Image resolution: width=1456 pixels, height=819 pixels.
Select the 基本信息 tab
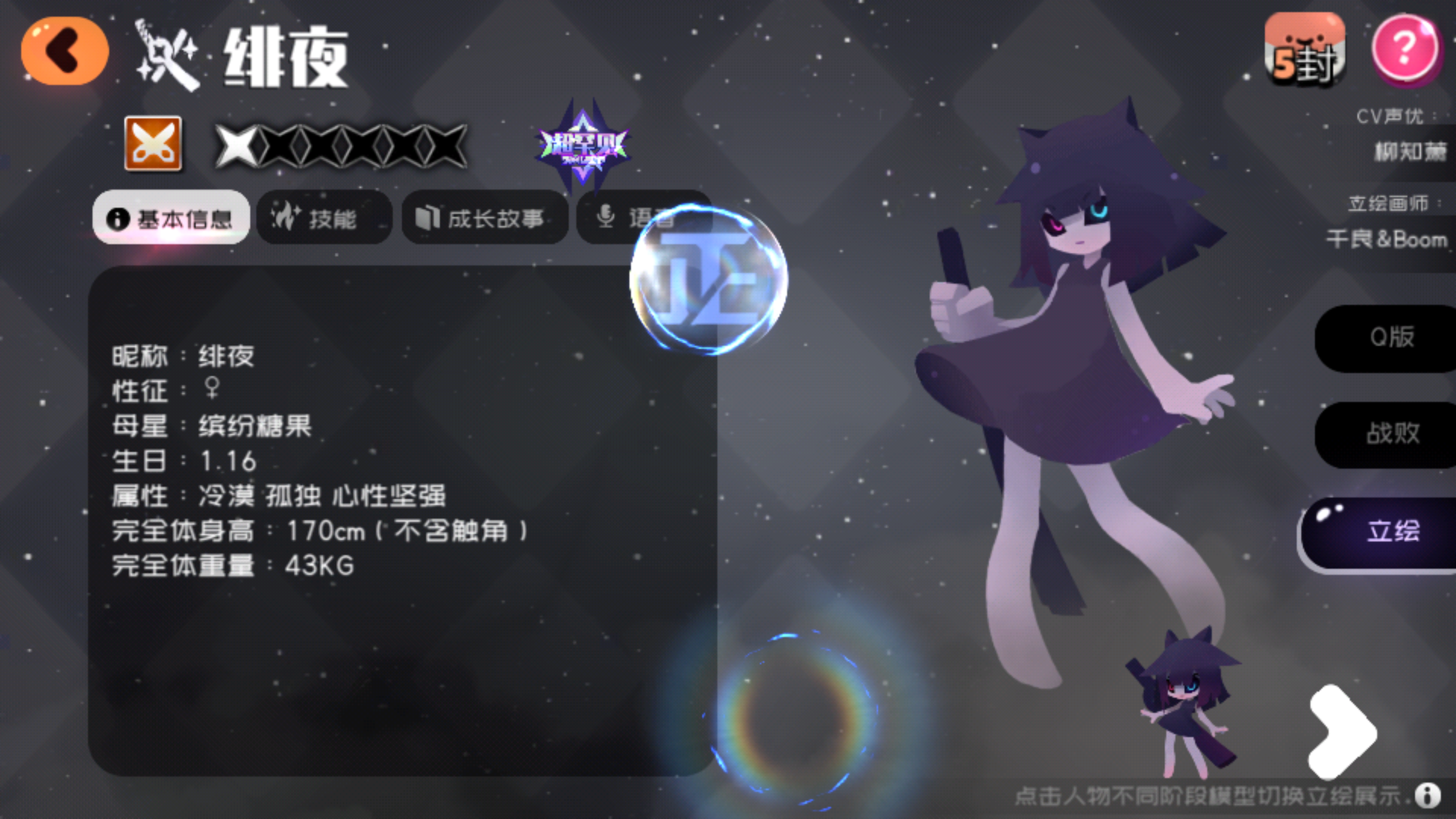[x=170, y=218]
